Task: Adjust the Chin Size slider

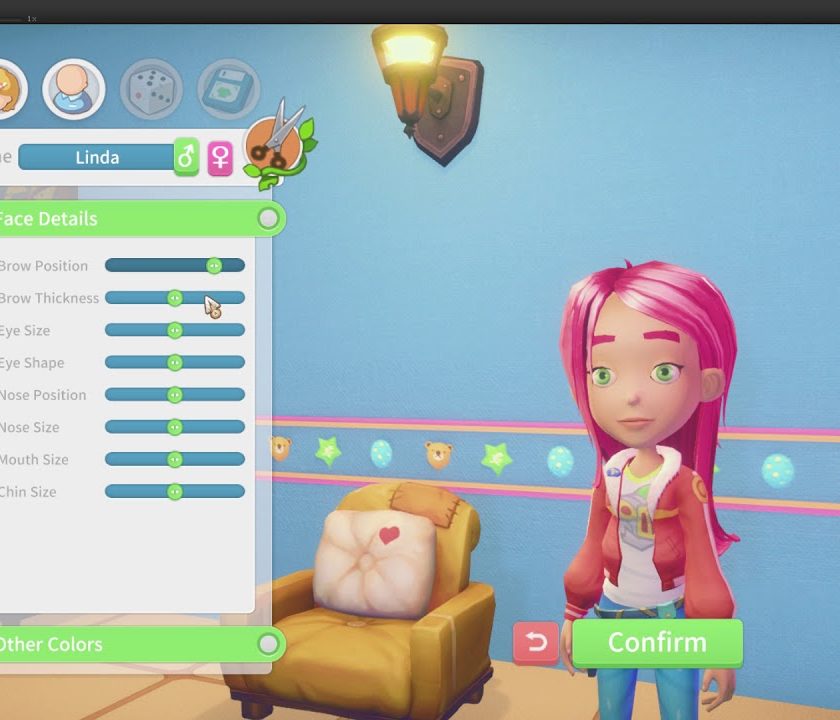Action: pos(175,492)
